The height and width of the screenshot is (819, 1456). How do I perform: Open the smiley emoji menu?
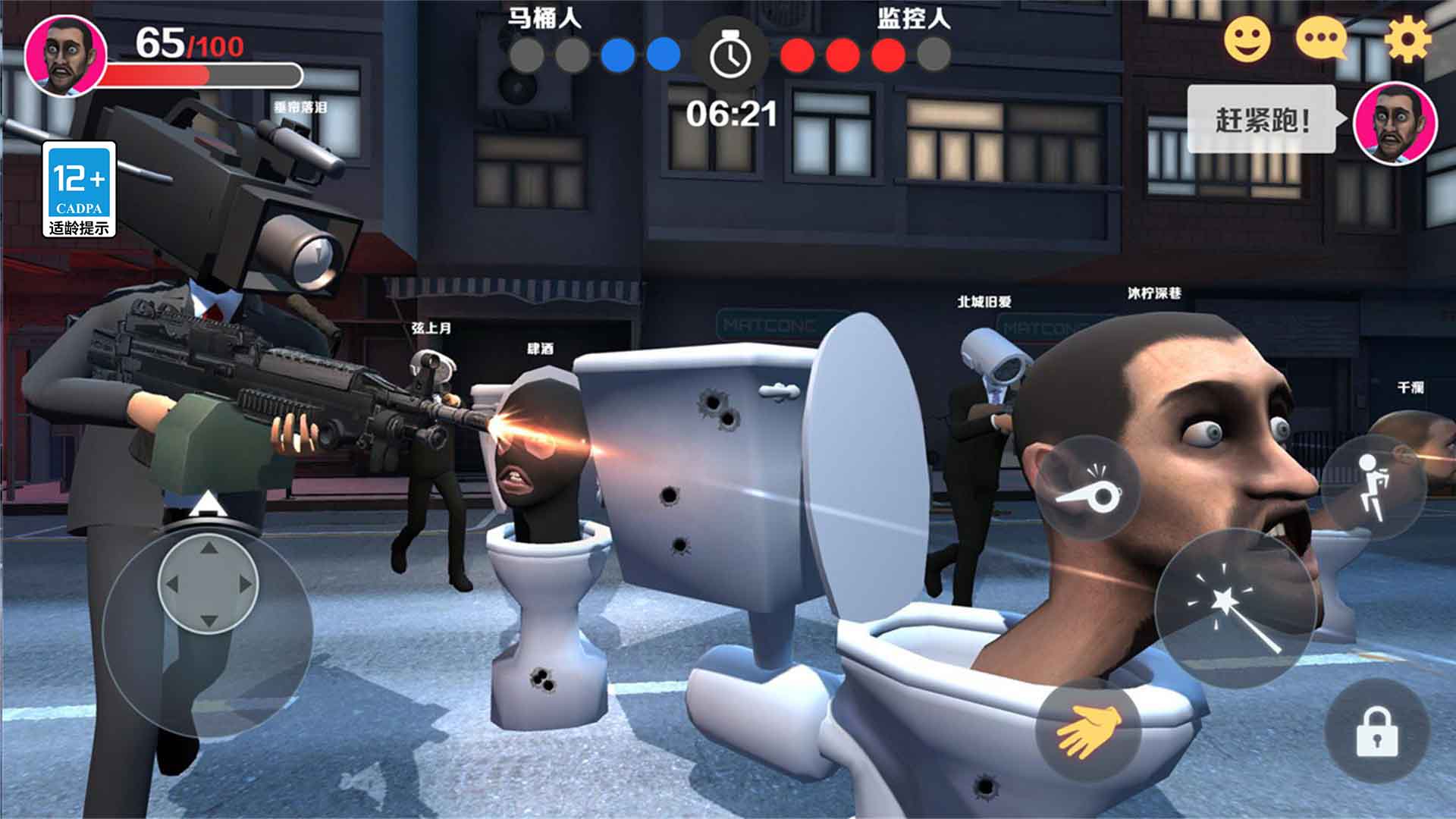1247,39
